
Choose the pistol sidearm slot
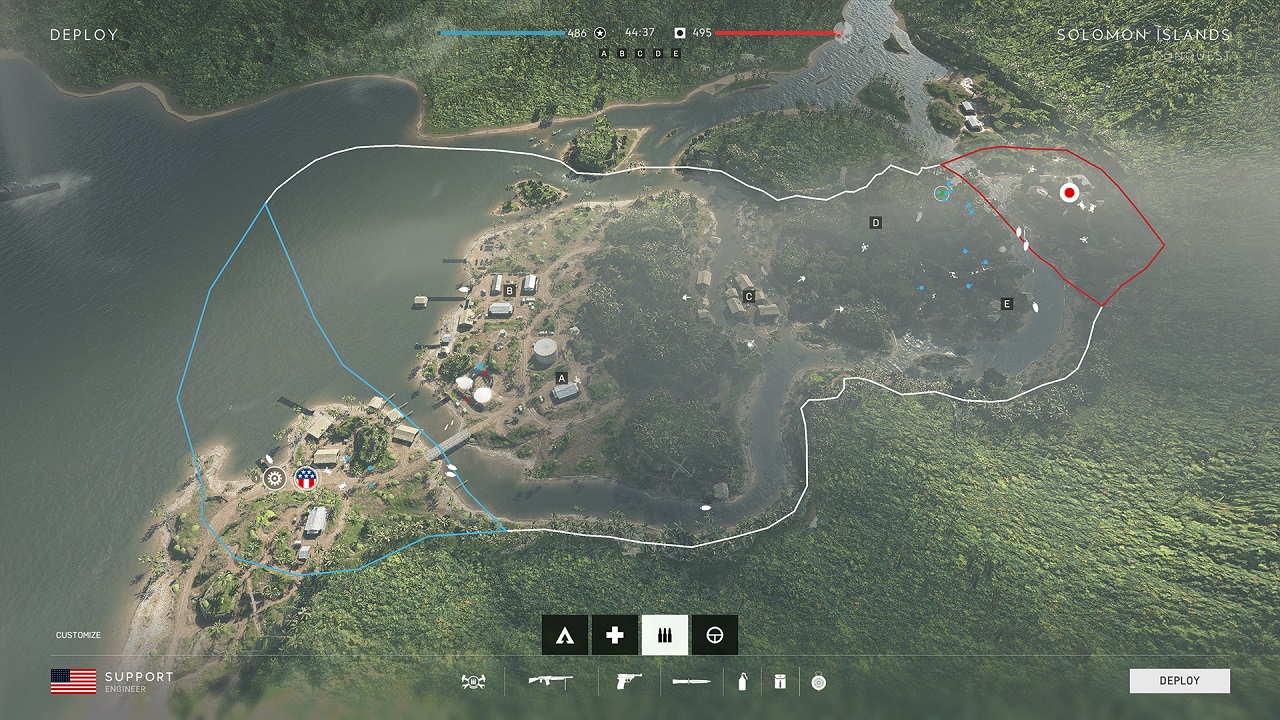(629, 682)
